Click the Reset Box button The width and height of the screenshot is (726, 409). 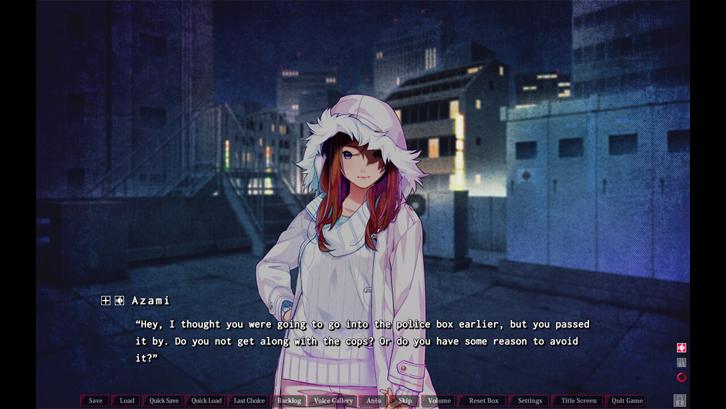483,401
